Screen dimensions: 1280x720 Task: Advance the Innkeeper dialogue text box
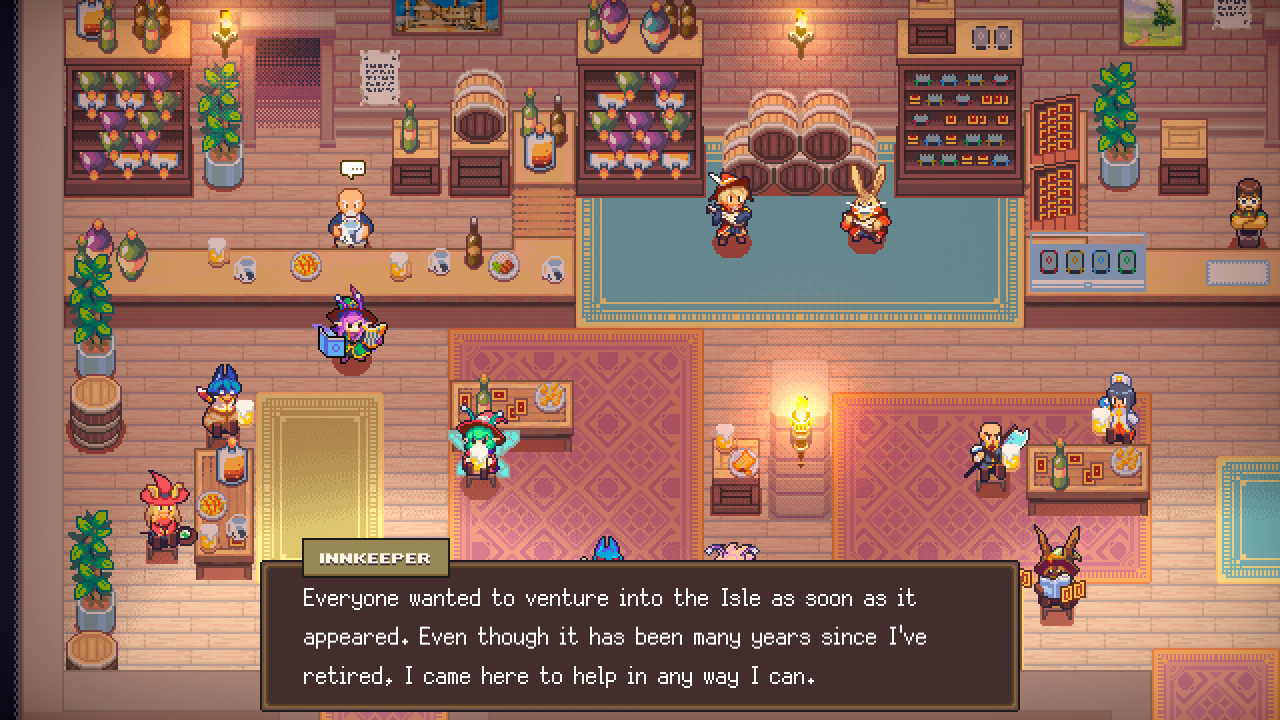[x=640, y=637]
